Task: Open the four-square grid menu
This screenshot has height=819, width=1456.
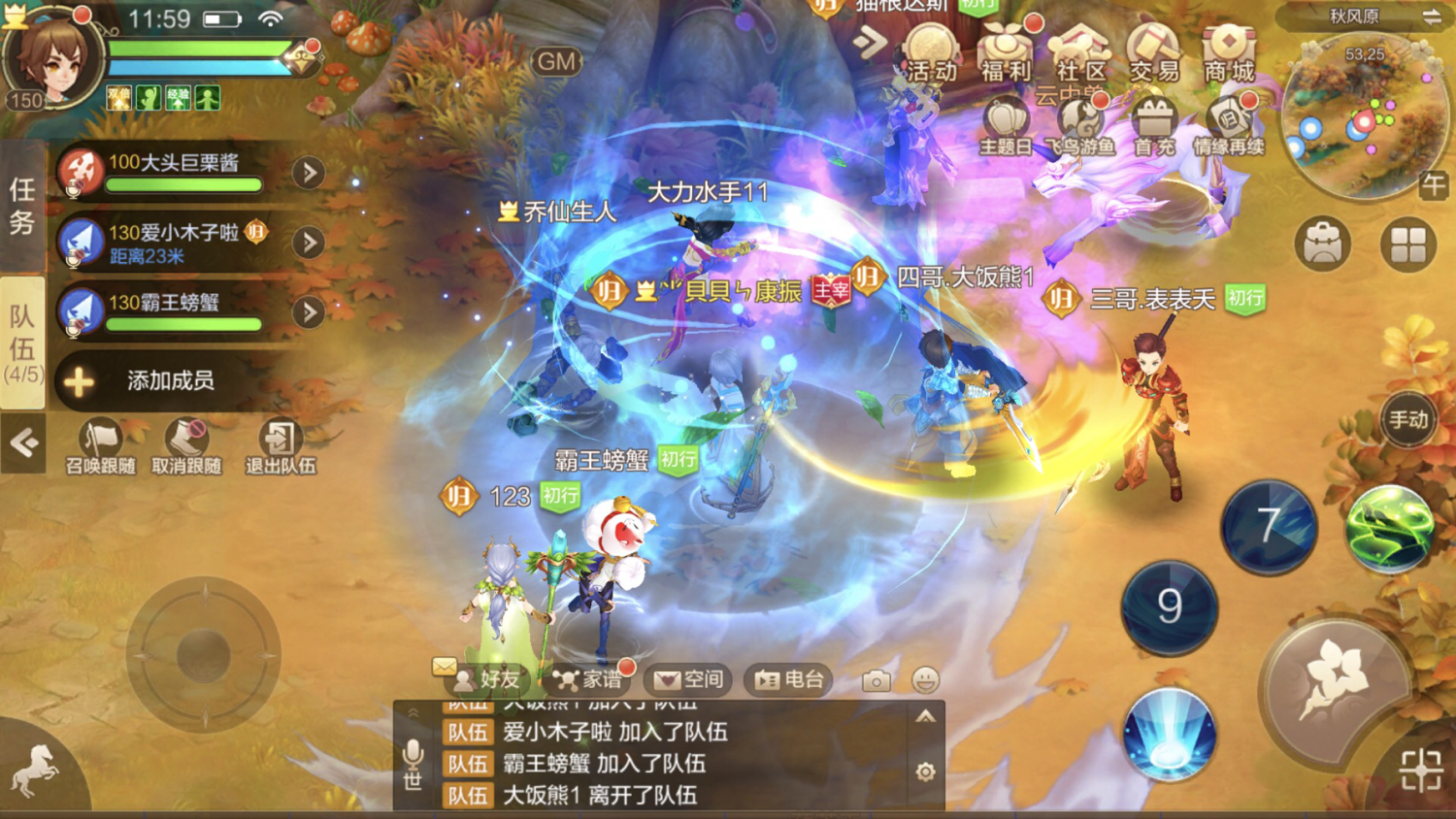Action: (x=1407, y=244)
